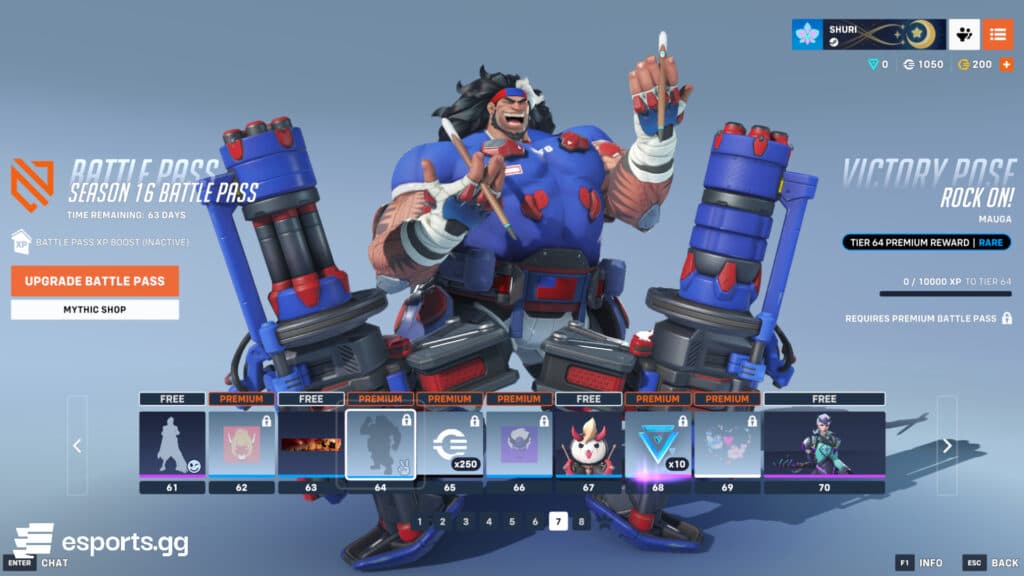Open the SHURI player profile banner

[866, 34]
